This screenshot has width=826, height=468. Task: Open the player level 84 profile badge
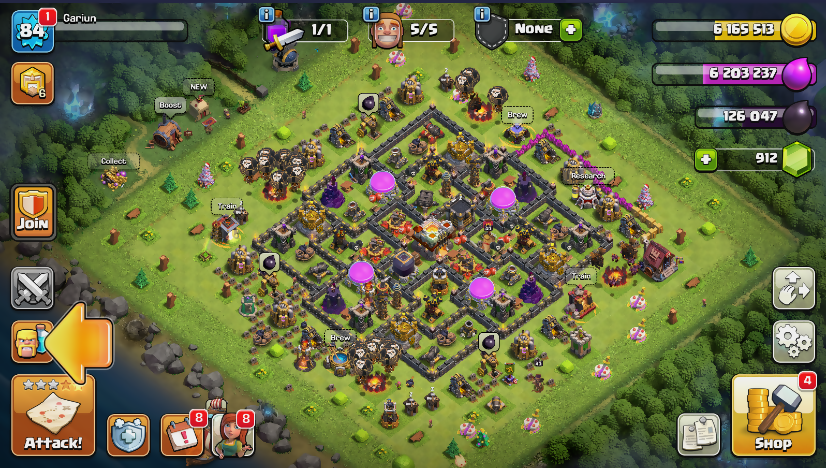pos(31,31)
